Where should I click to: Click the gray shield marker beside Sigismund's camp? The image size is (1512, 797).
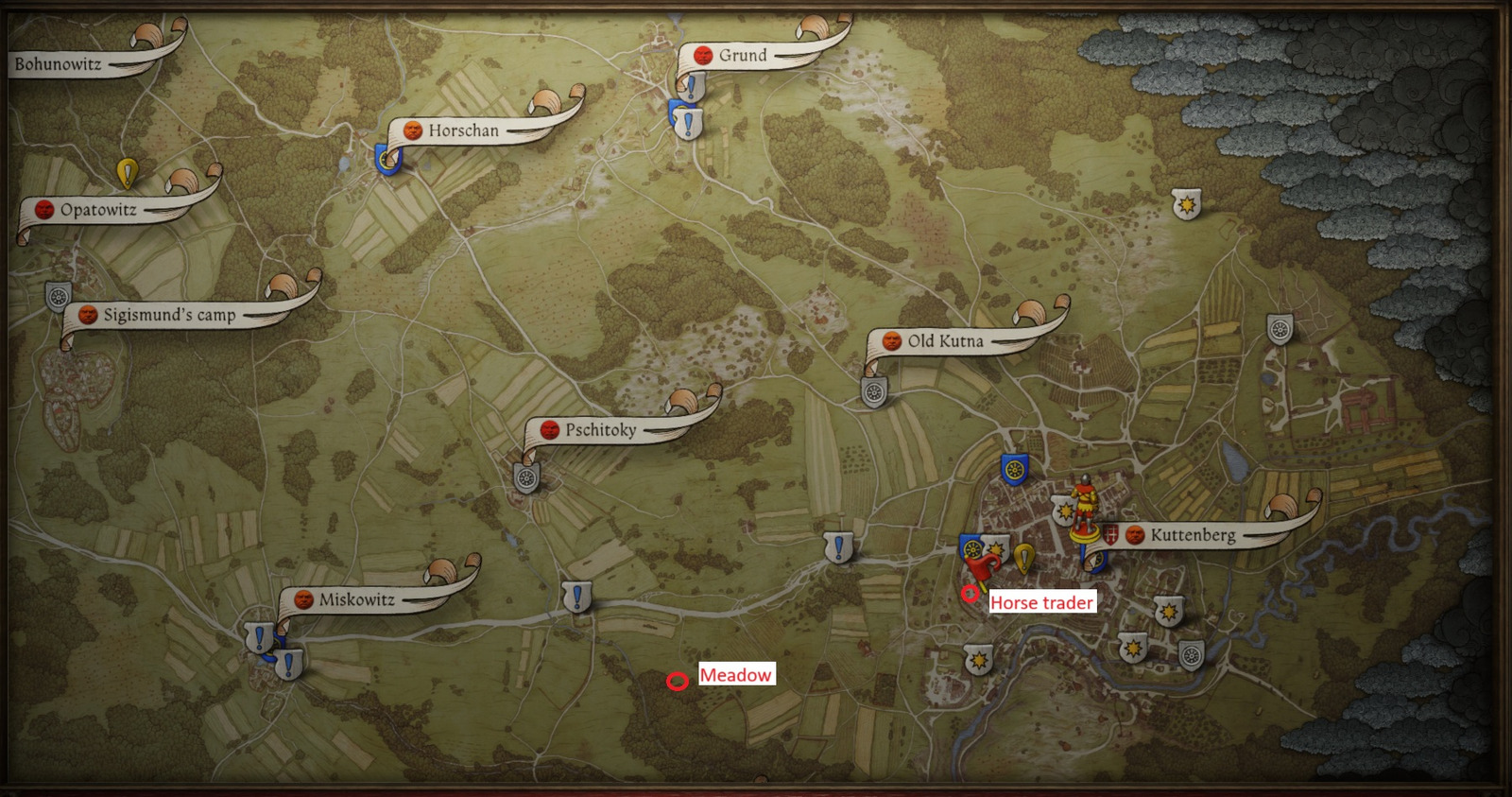(57, 299)
